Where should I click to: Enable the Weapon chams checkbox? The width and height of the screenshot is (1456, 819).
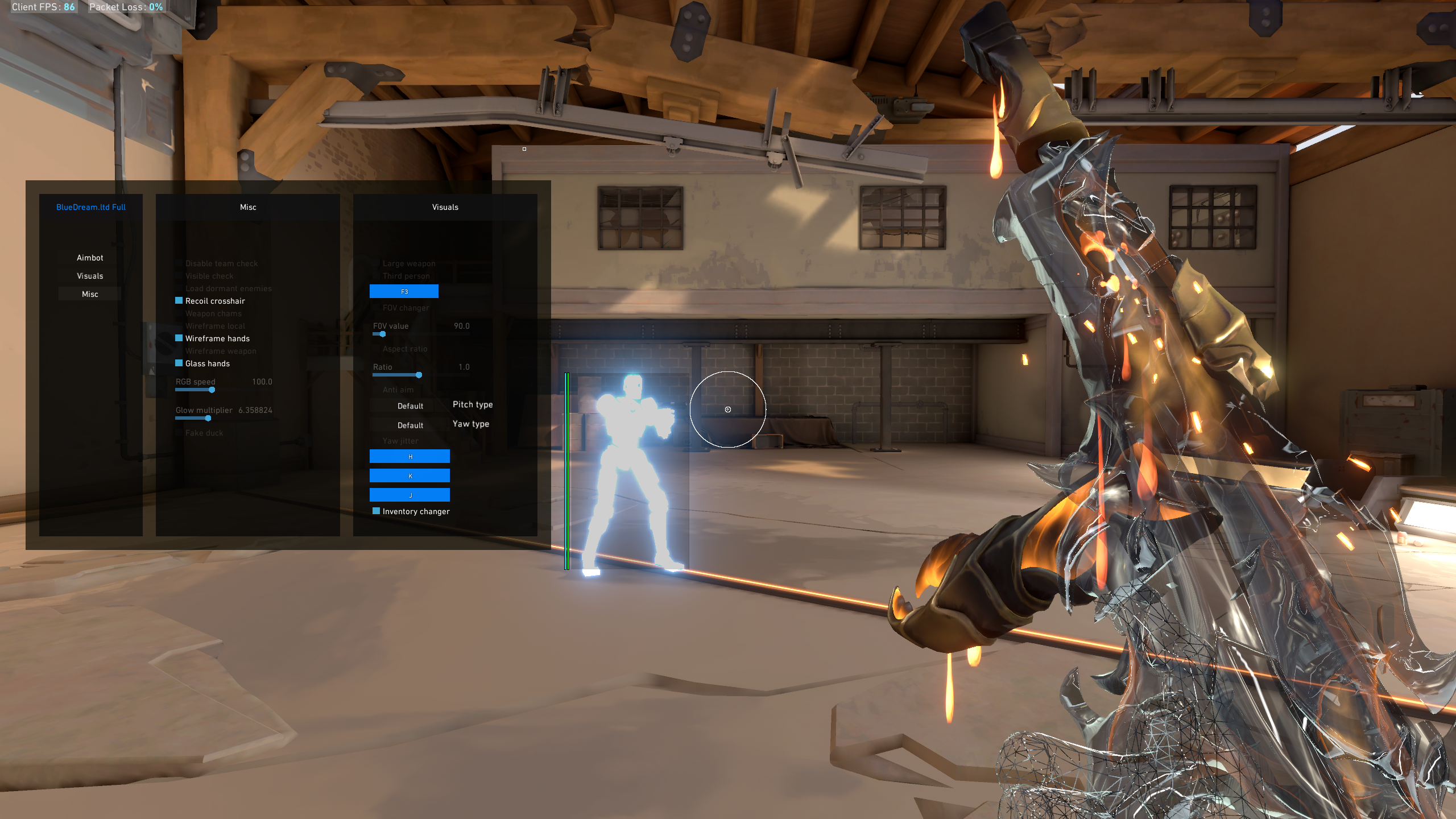[x=179, y=313]
